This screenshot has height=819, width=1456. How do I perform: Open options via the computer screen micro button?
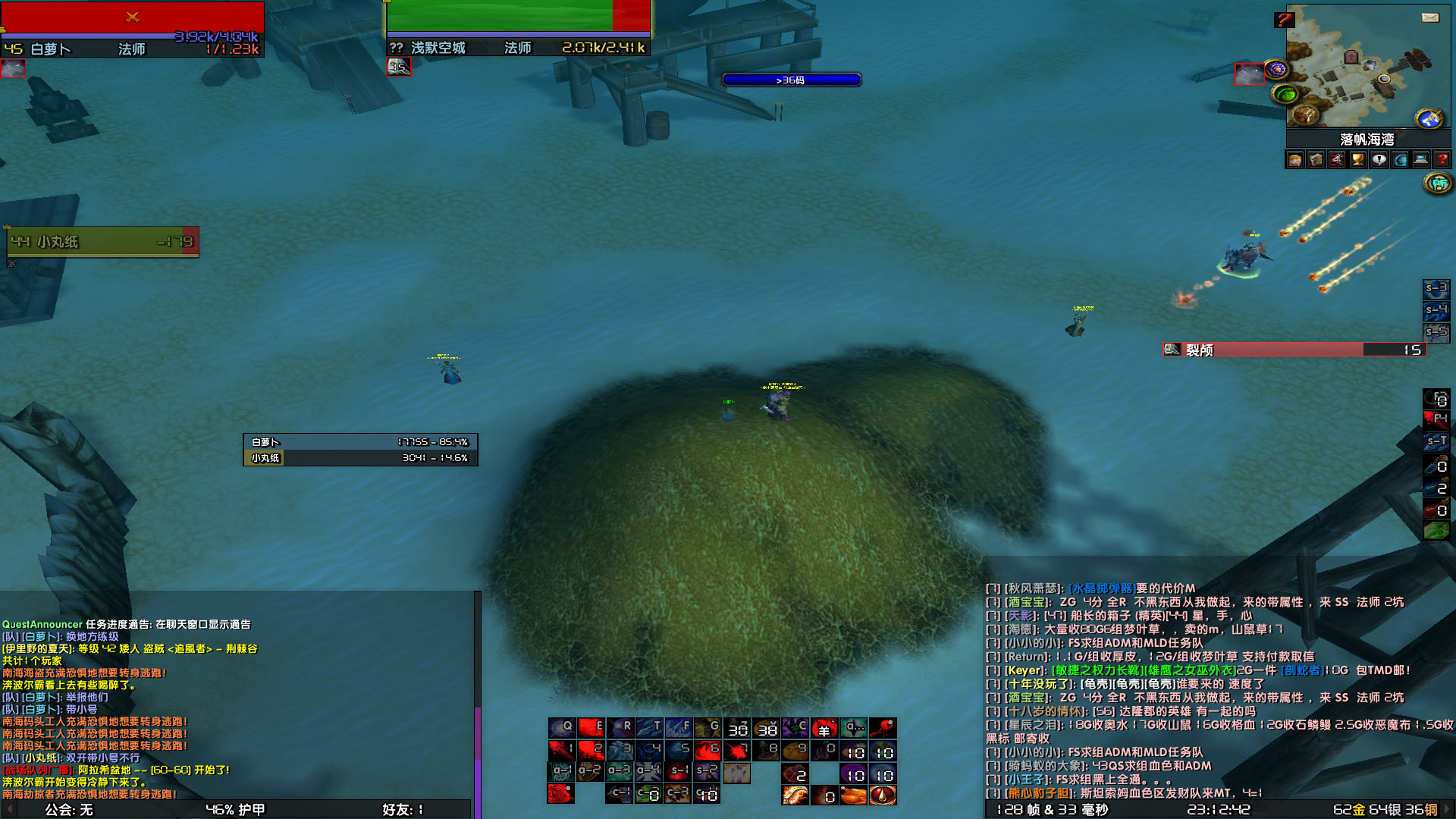click(1420, 158)
